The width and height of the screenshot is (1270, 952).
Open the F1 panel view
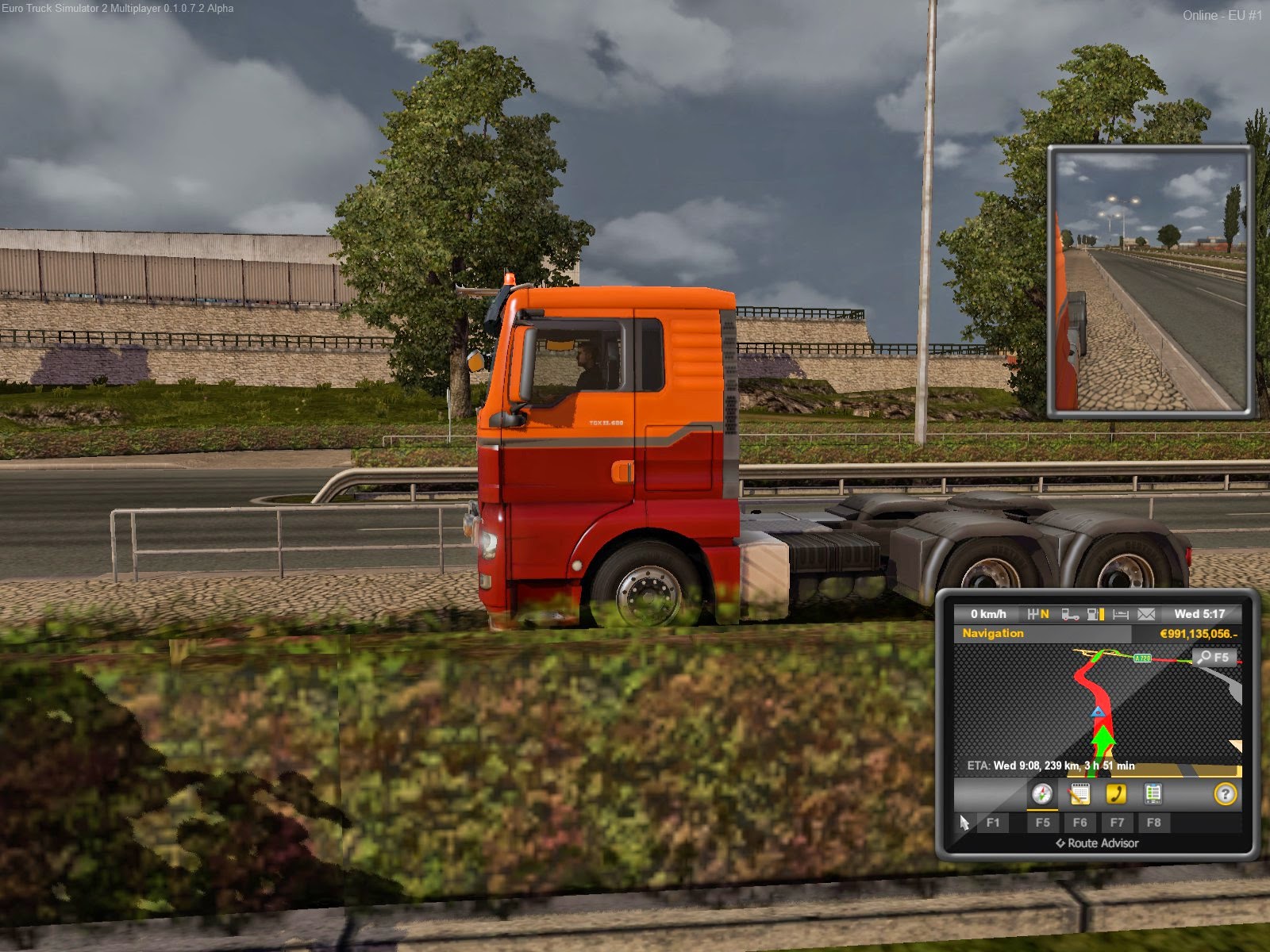pyautogui.click(x=994, y=823)
